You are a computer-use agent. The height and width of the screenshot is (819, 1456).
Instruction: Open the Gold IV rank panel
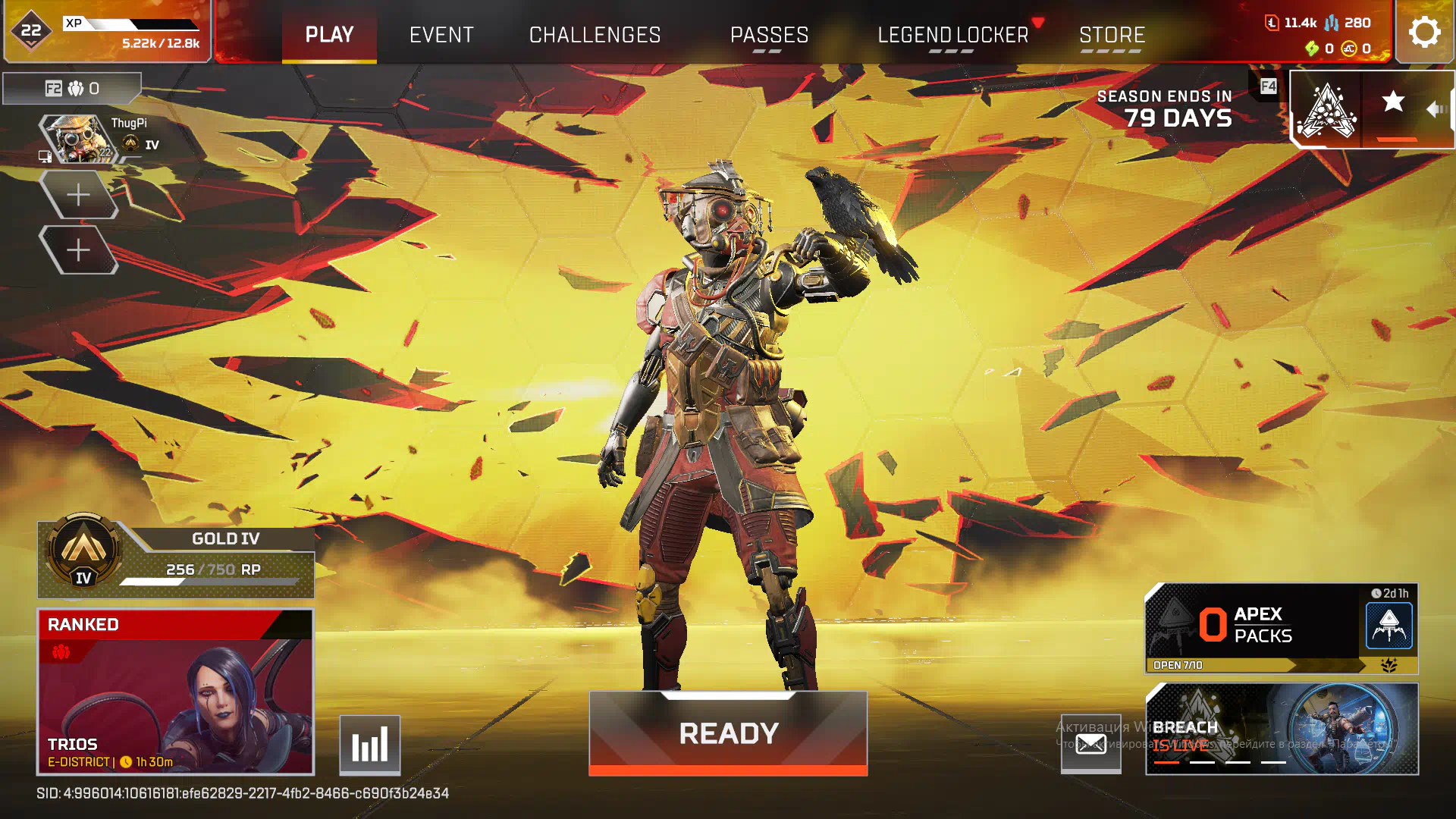pyautogui.click(x=176, y=560)
